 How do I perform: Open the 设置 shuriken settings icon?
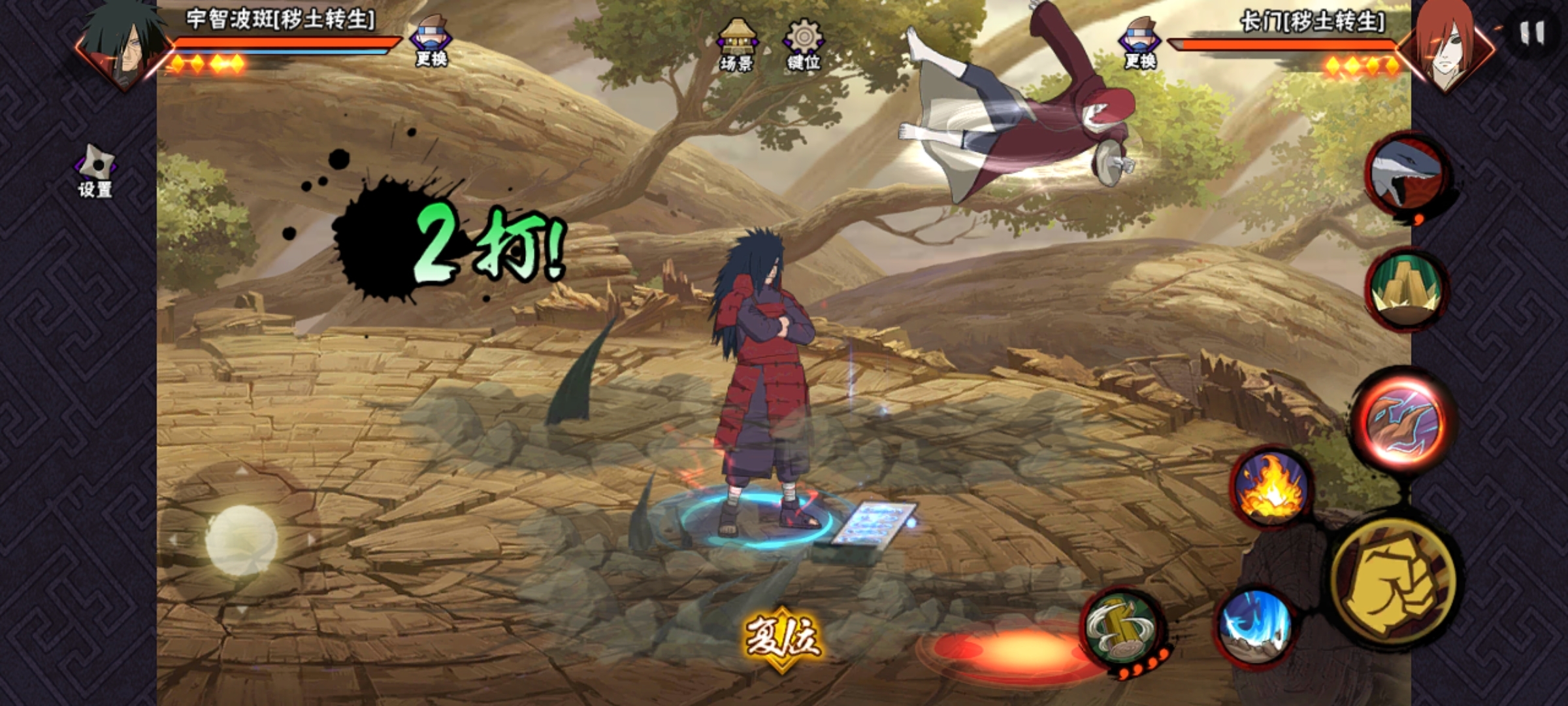tap(95, 172)
